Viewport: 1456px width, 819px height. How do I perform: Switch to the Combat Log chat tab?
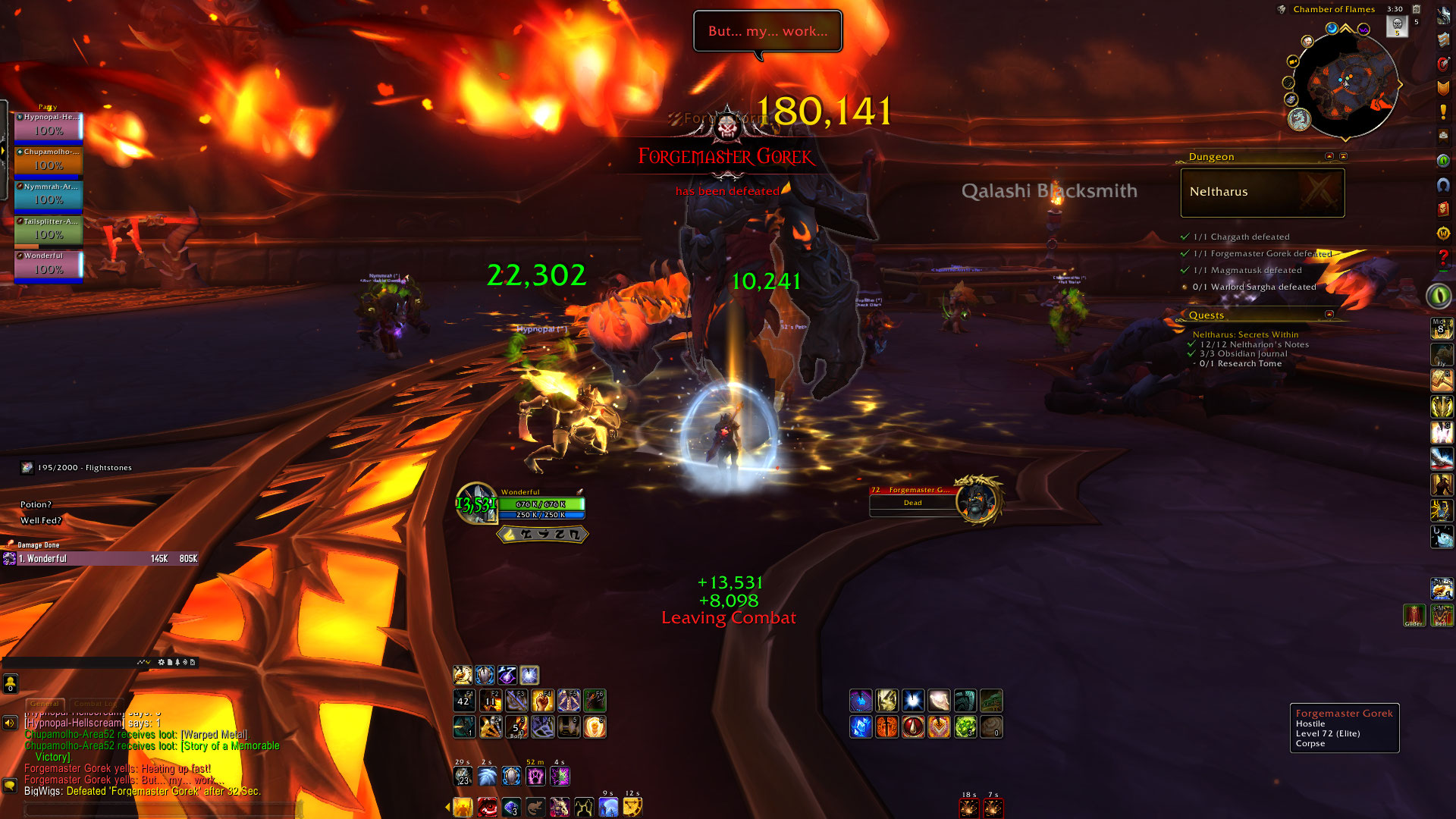click(x=95, y=704)
